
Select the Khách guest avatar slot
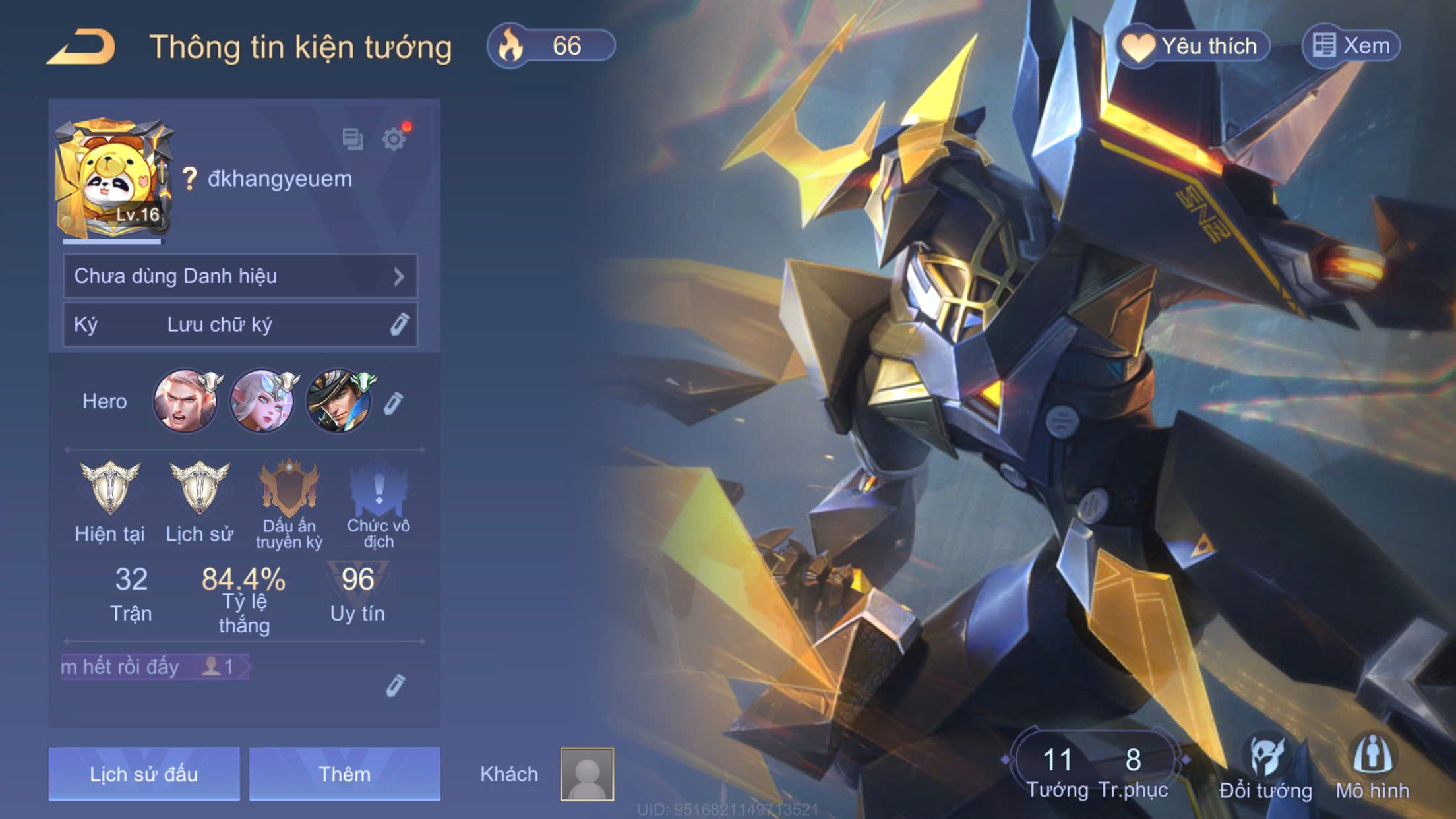click(587, 773)
